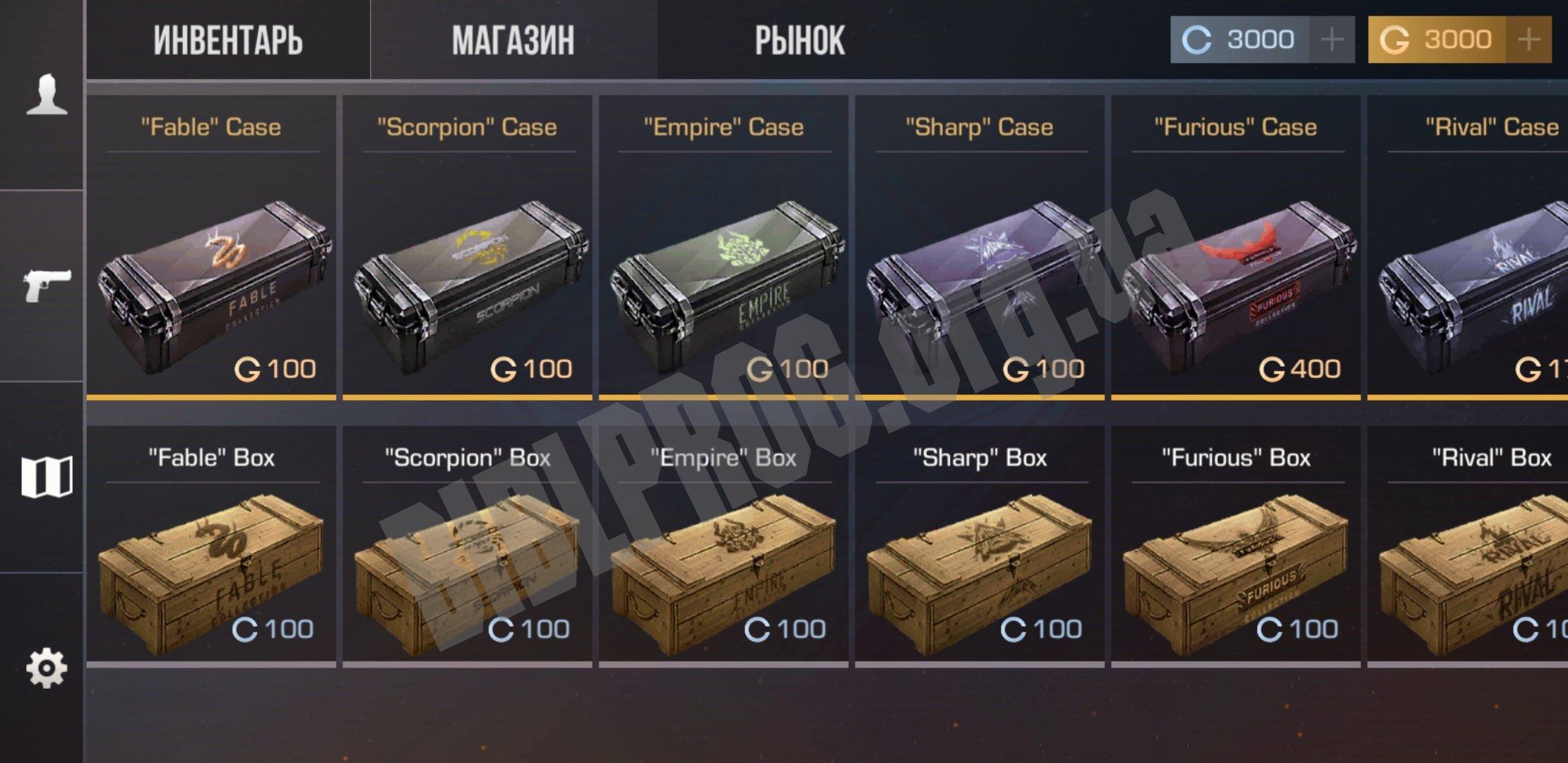Choose the "Scorpion" Case
Viewport: 1568px width, 763px height.
(468, 247)
